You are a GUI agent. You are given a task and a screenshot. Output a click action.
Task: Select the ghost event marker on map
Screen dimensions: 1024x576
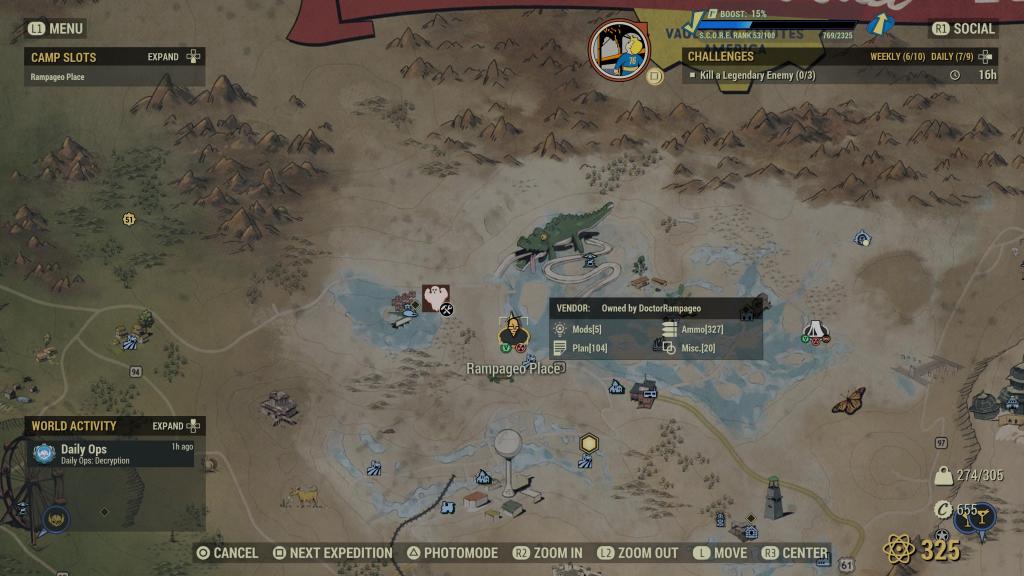point(435,296)
